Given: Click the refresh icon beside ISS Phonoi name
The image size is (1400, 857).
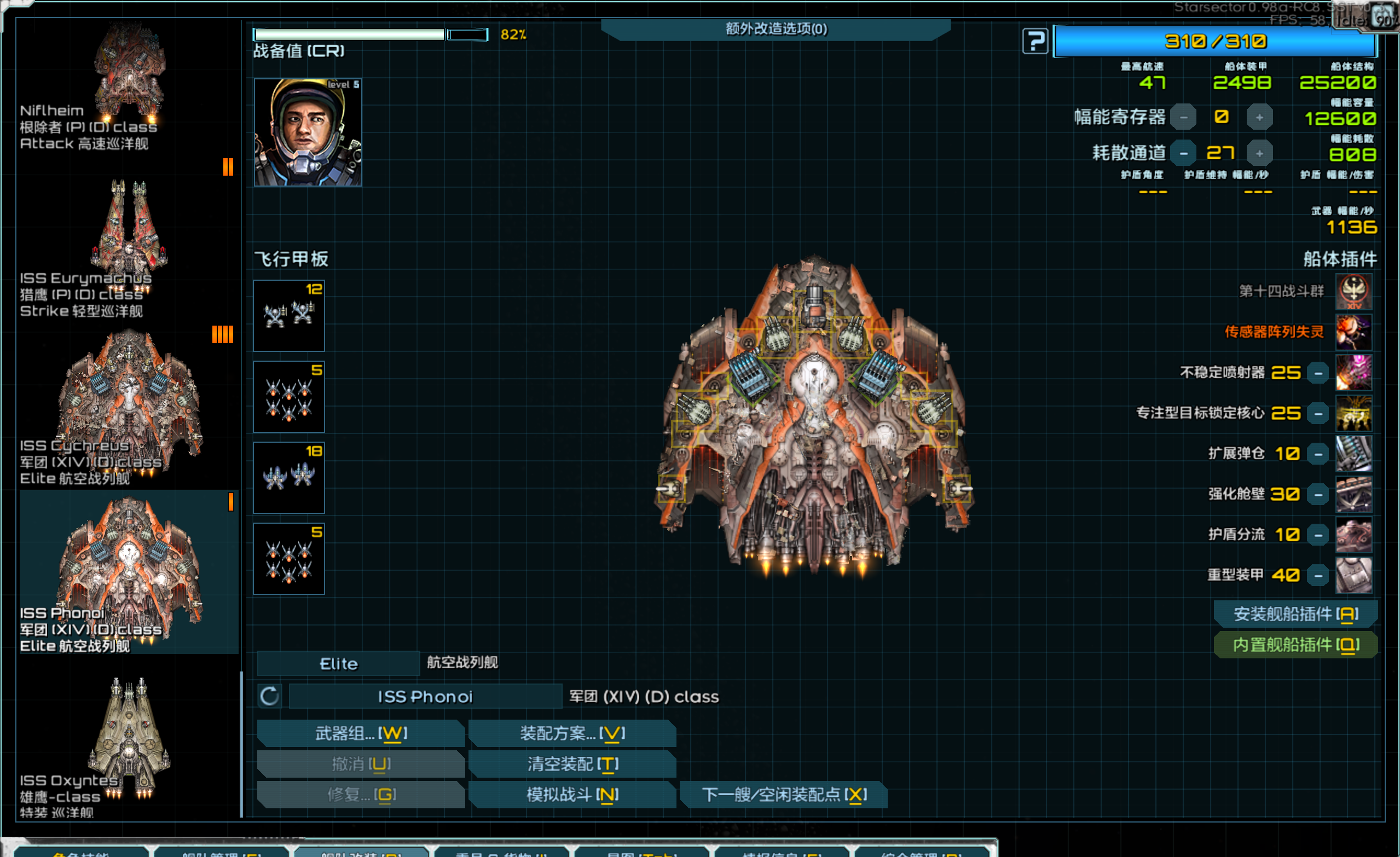Looking at the screenshot, I should click(x=269, y=696).
